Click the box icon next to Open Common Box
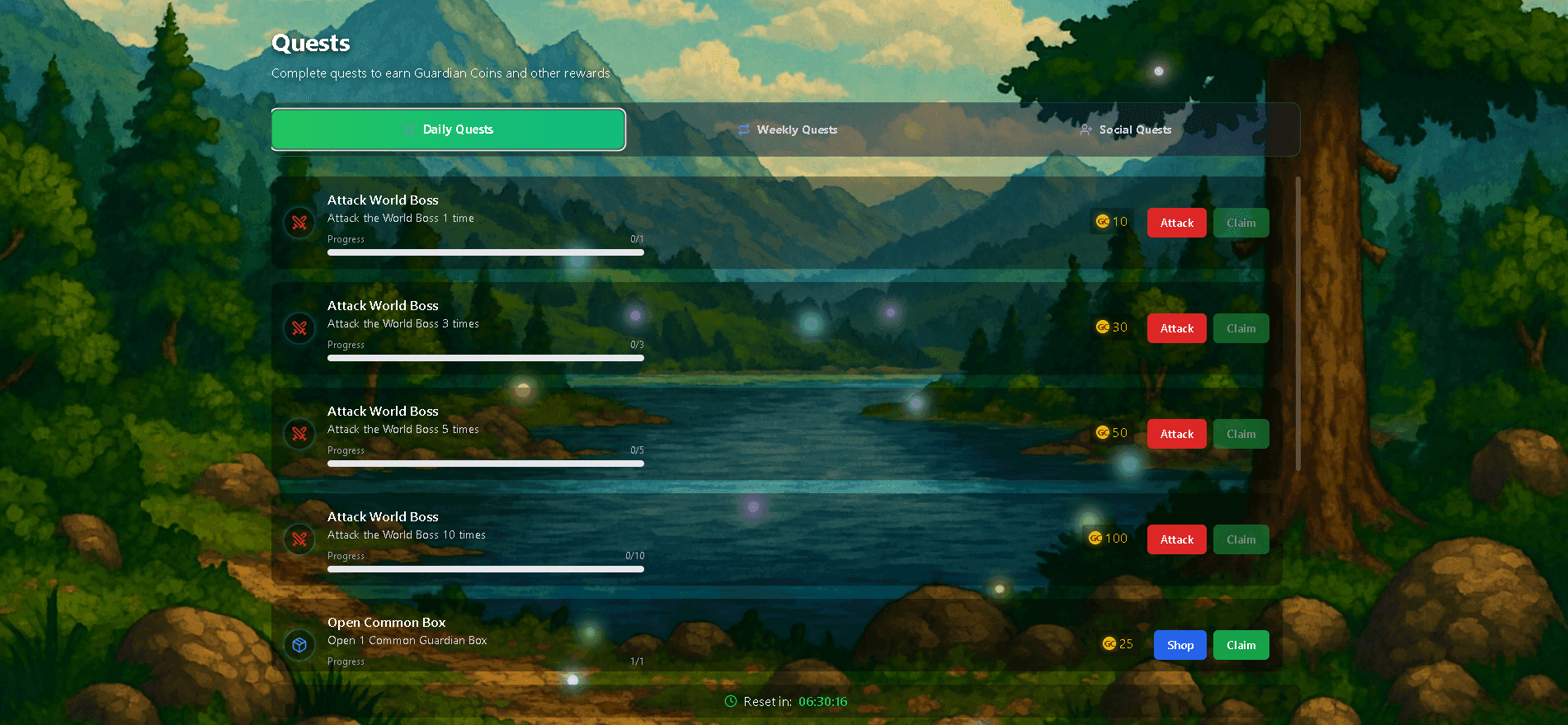The width and height of the screenshot is (1568, 725). [x=299, y=644]
